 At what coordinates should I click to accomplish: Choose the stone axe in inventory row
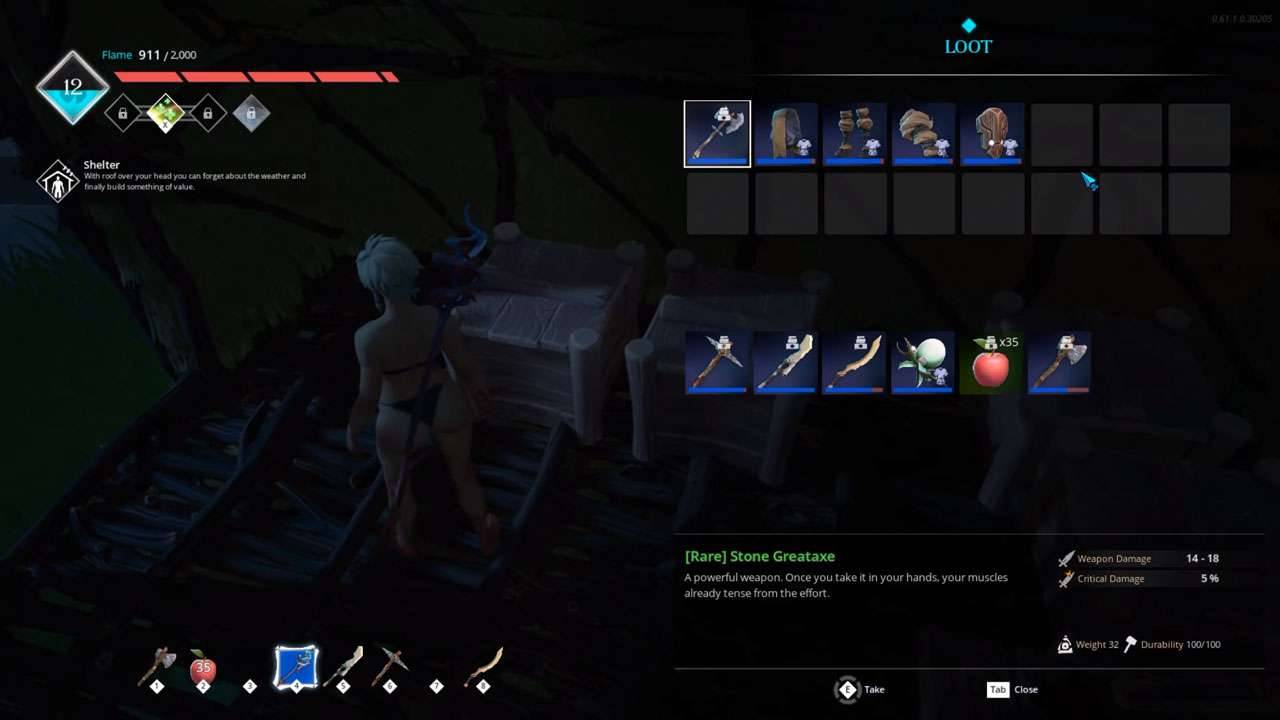pyautogui.click(x=1060, y=362)
